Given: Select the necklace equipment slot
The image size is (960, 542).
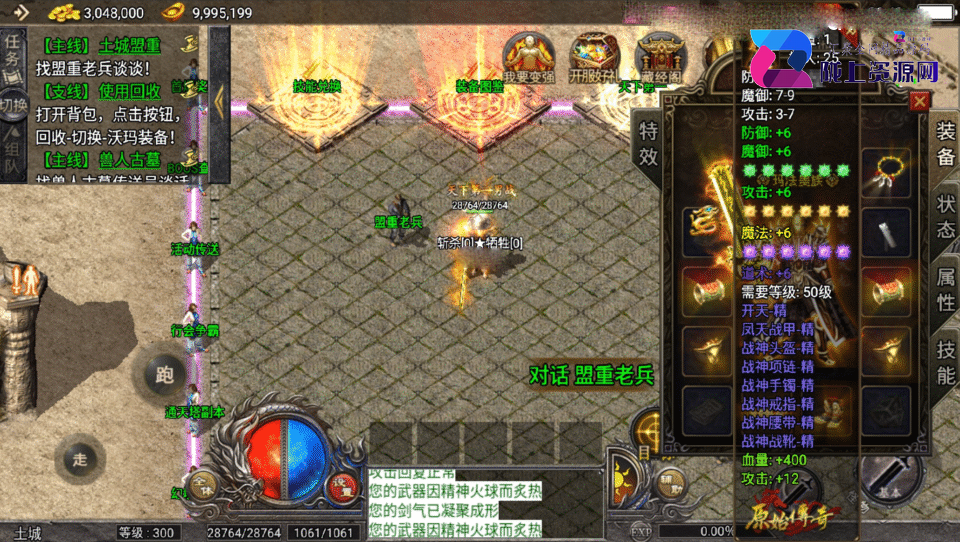Looking at the screenshot, I should pos(885,172).
